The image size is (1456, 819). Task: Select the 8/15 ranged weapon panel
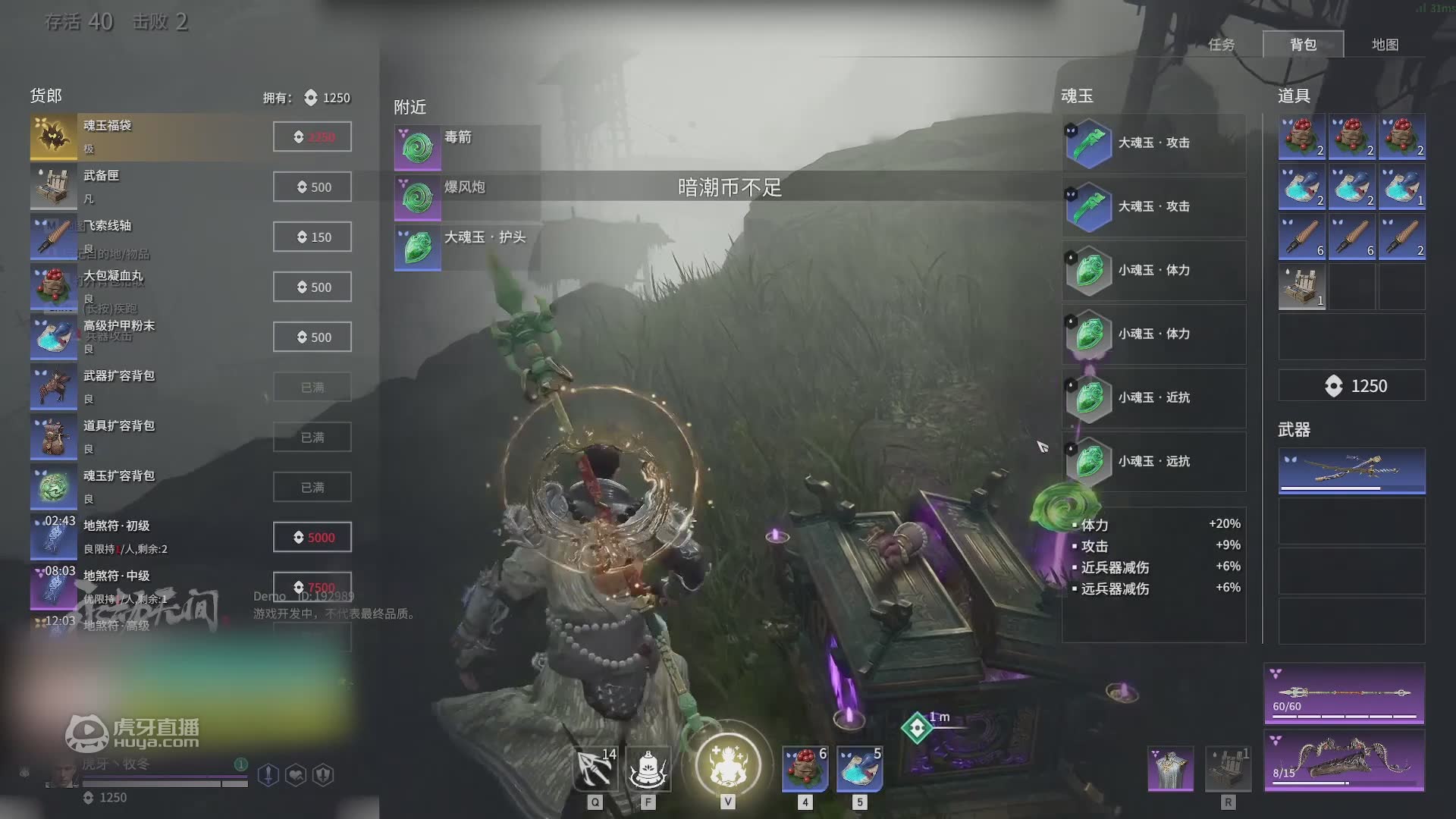[1344, 760]
